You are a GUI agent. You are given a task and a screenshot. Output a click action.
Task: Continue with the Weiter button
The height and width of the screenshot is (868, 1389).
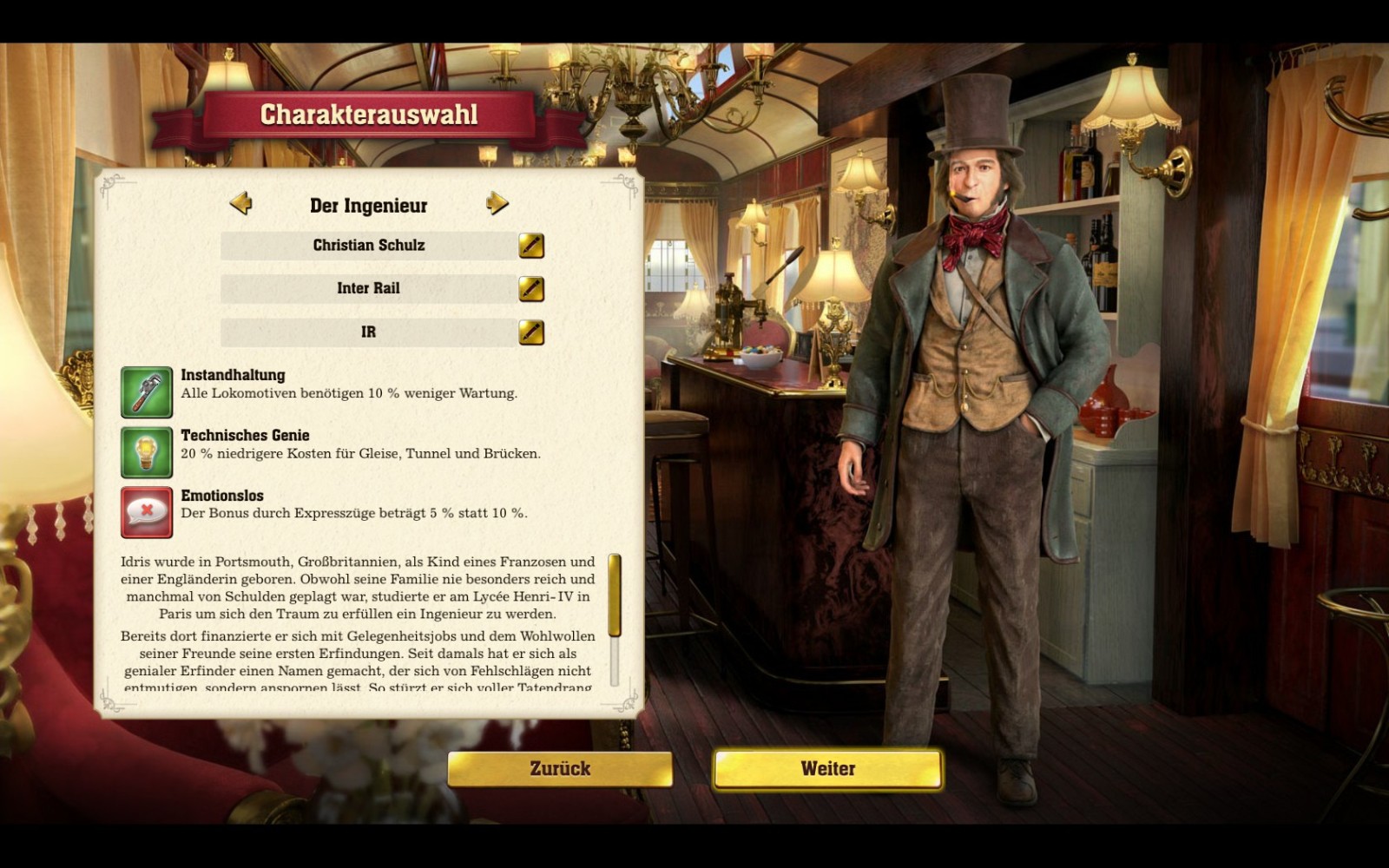click(x=827, y=769)
